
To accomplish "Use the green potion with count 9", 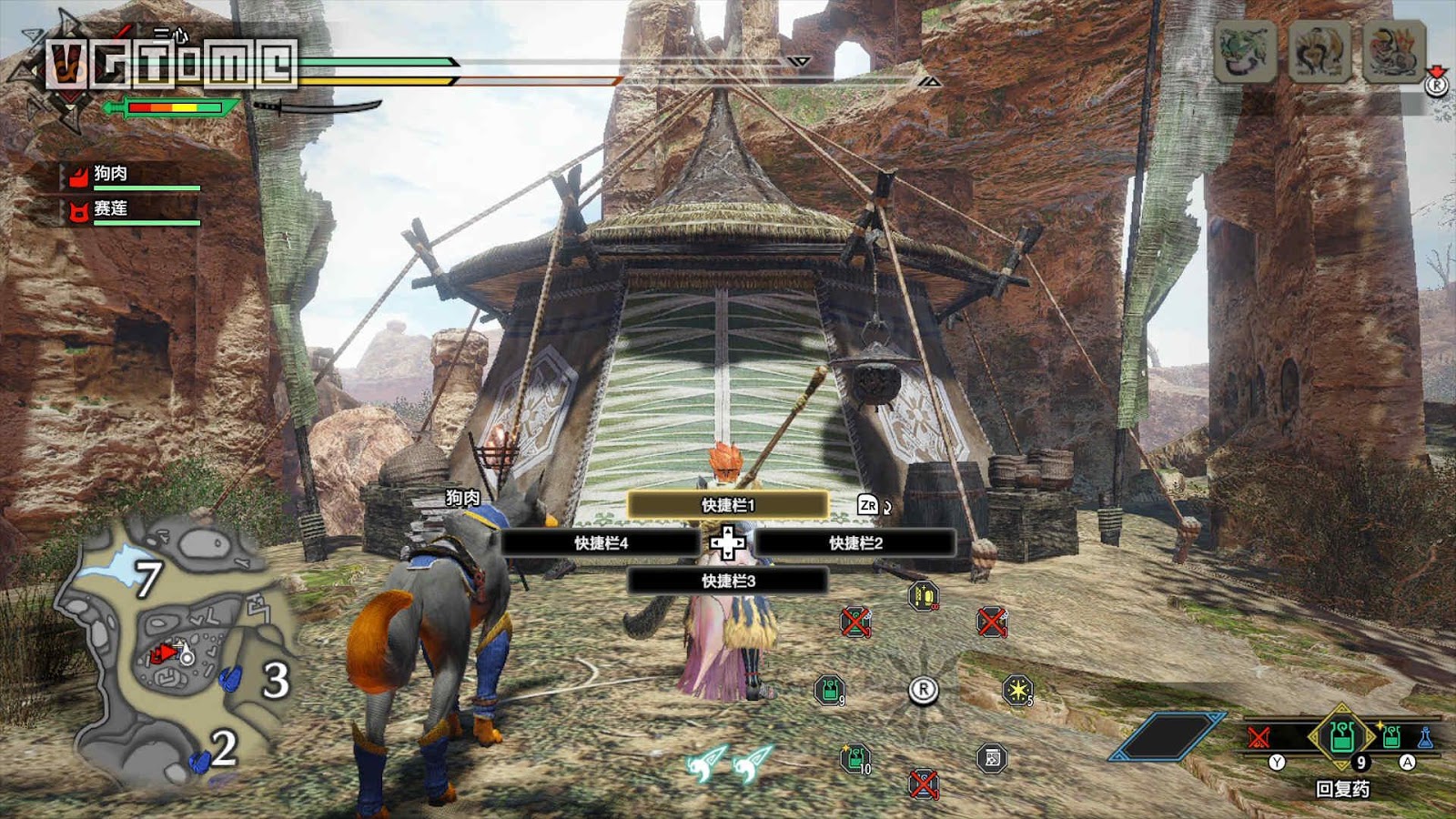I will [x=829, y=690].
